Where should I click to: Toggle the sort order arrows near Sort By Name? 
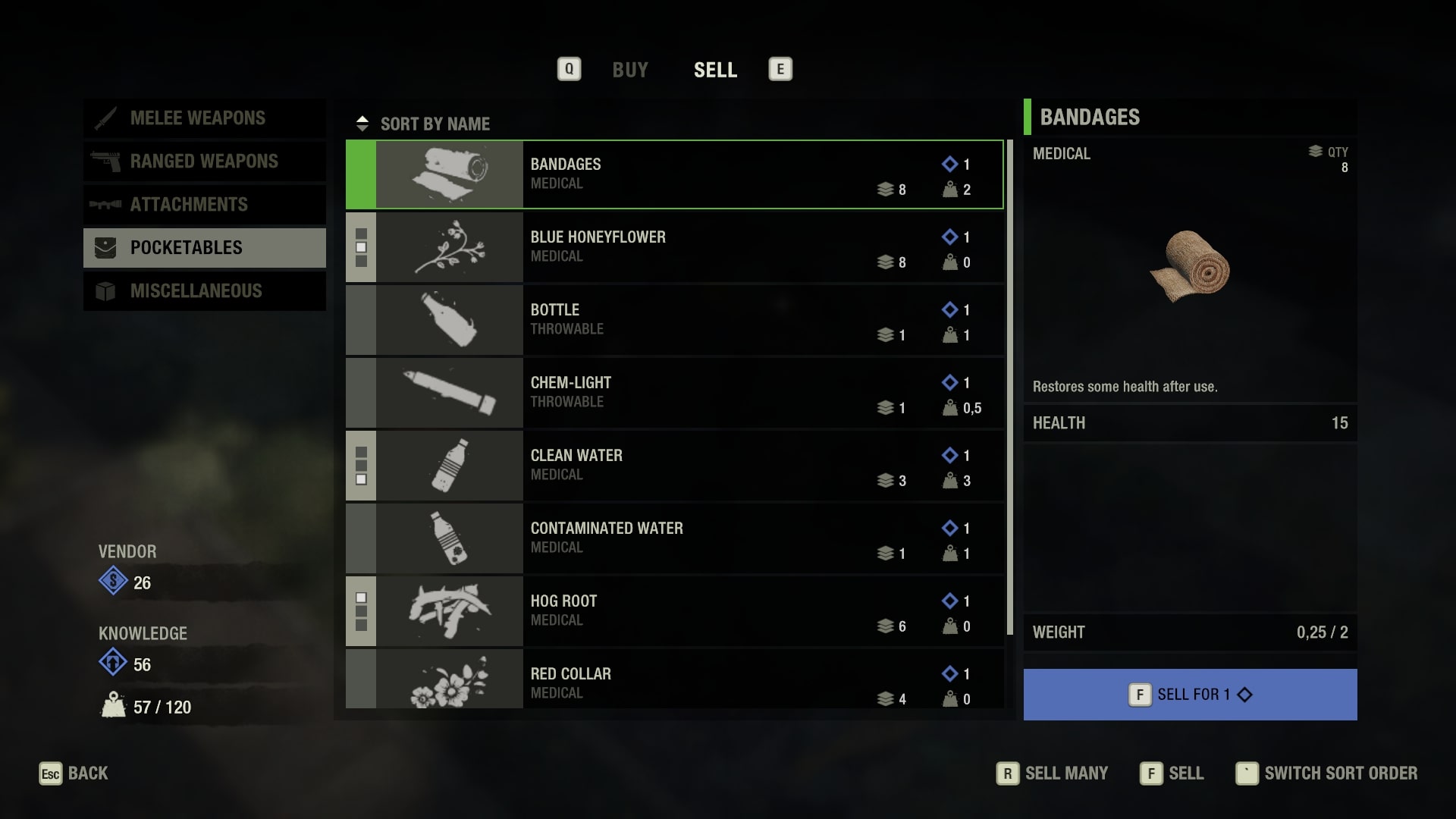pyautogui.click(x=363, y=123)
